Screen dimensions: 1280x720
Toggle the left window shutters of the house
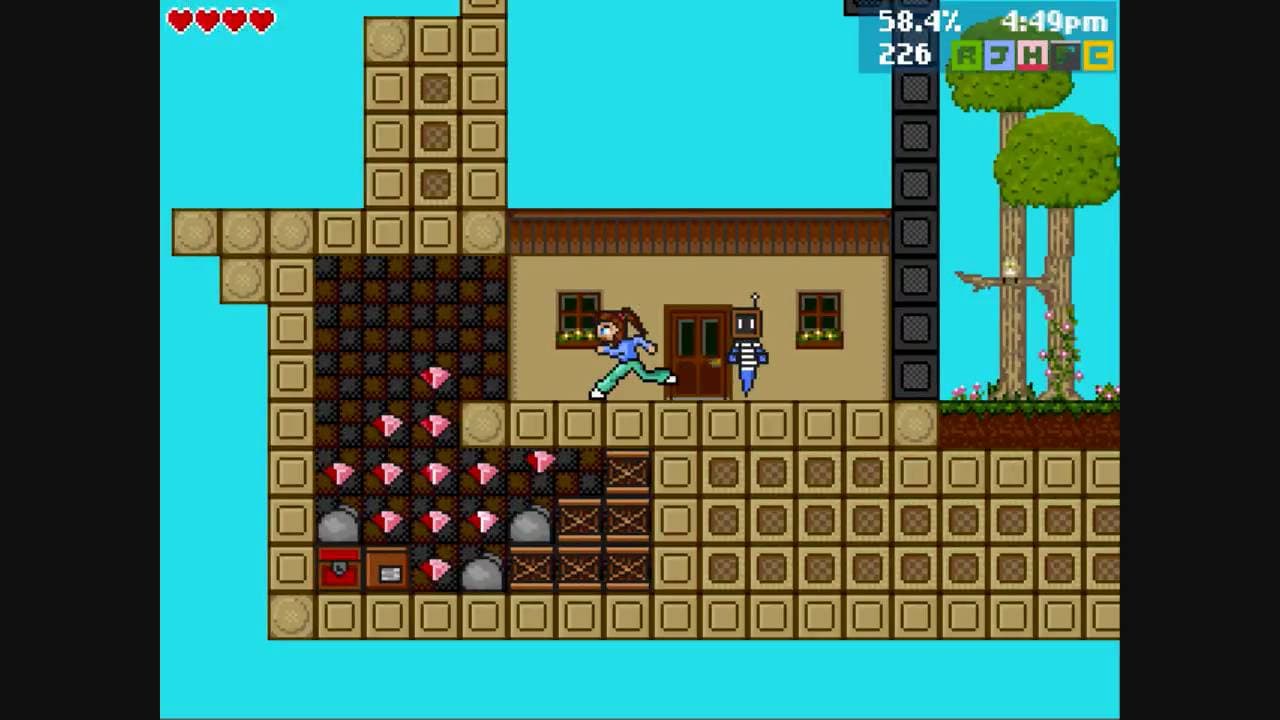coord(577,320)
